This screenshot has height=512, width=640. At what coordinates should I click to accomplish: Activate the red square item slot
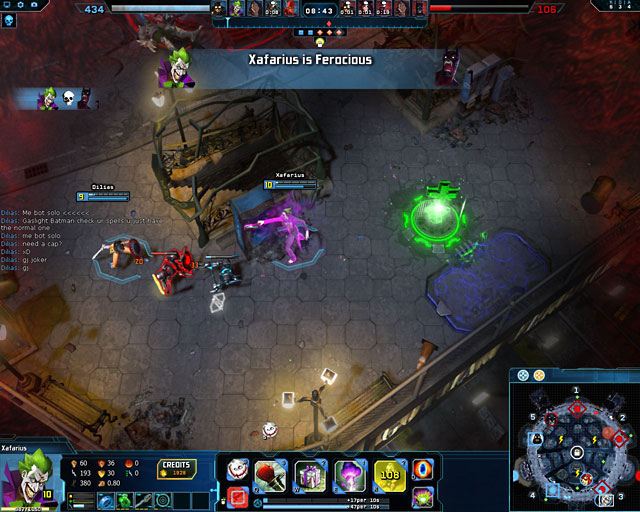(238, 496)
